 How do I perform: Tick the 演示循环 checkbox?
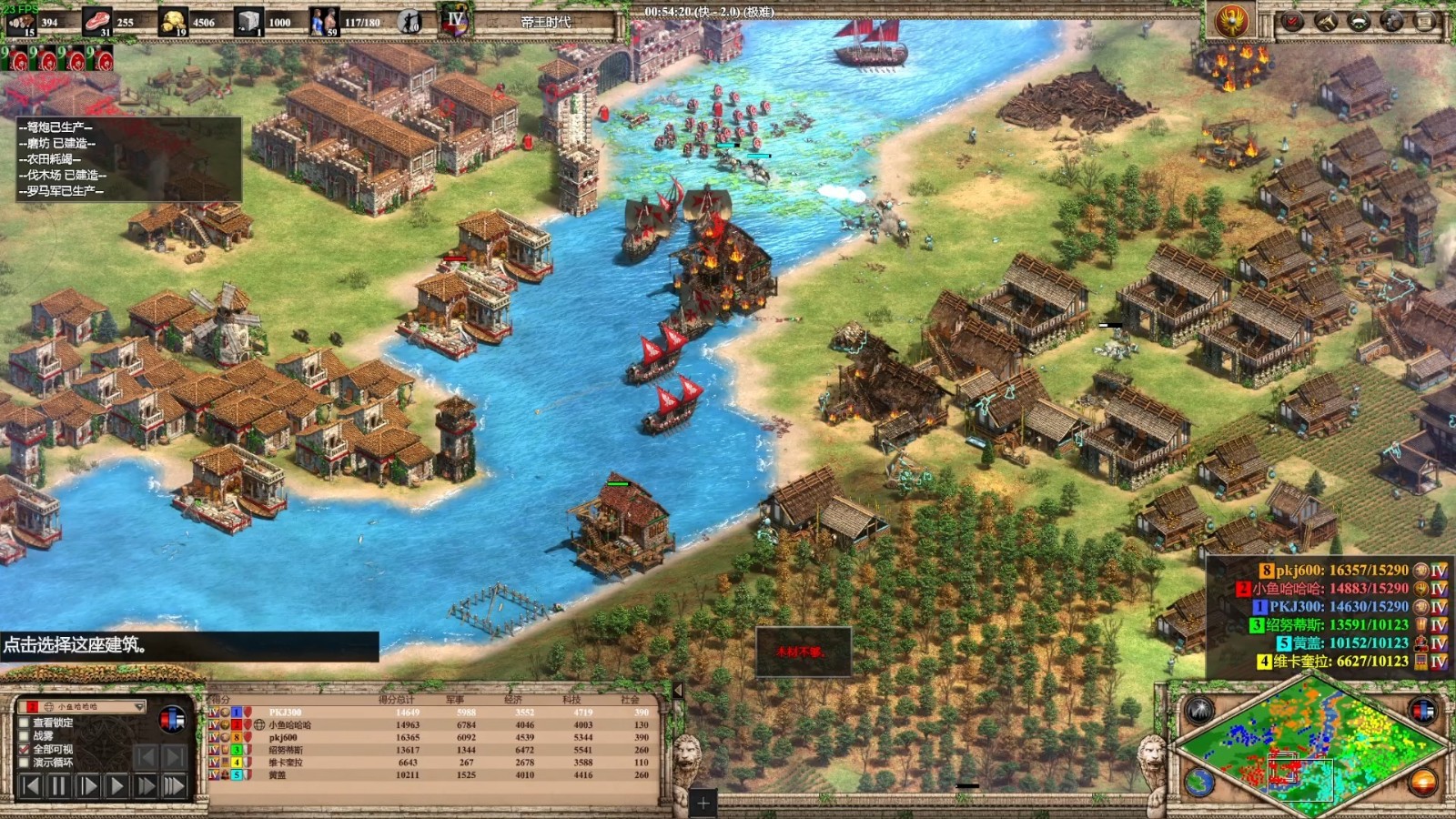point(25,763)
